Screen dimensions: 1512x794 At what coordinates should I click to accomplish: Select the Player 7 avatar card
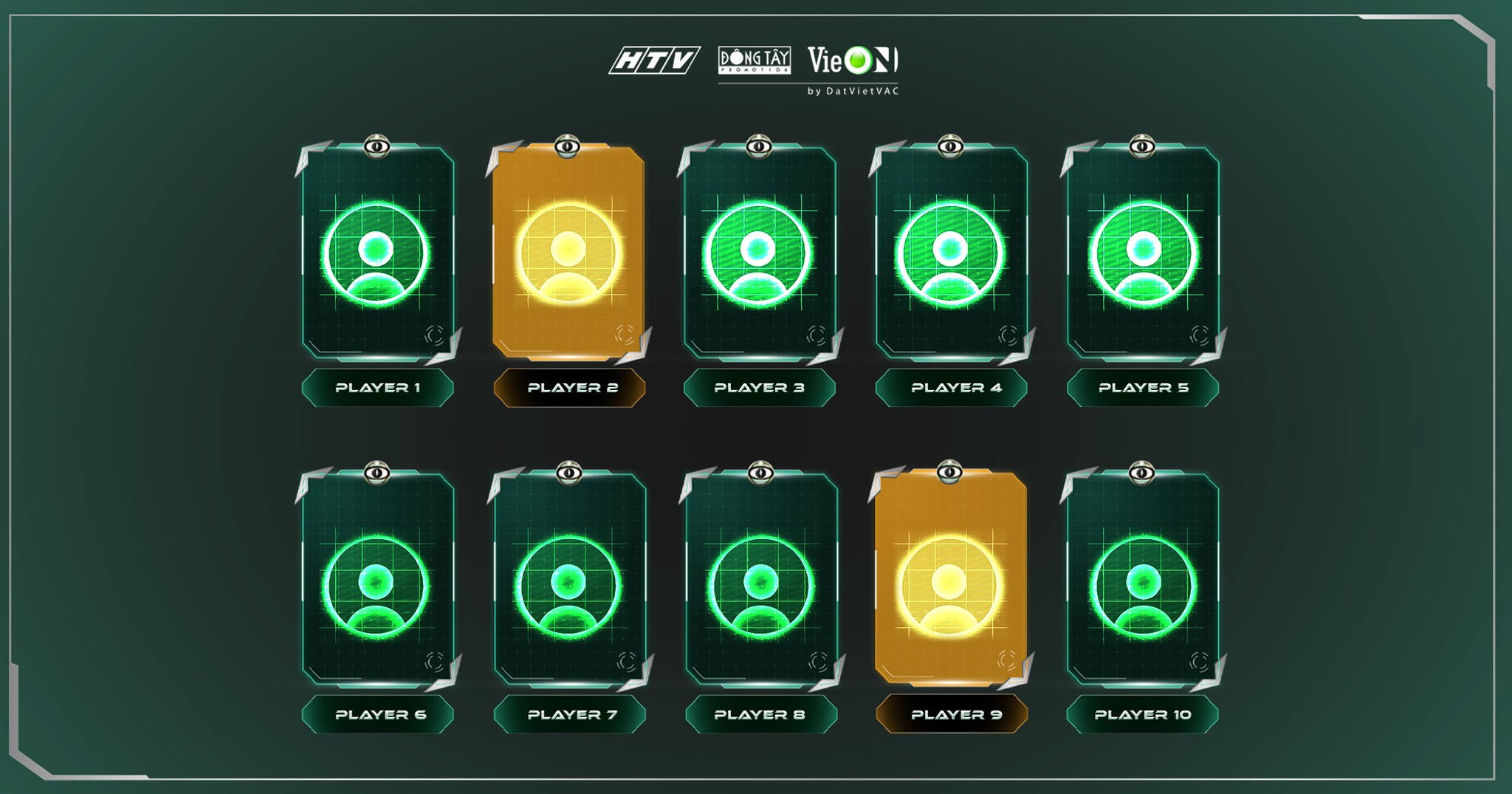[569, 581]
